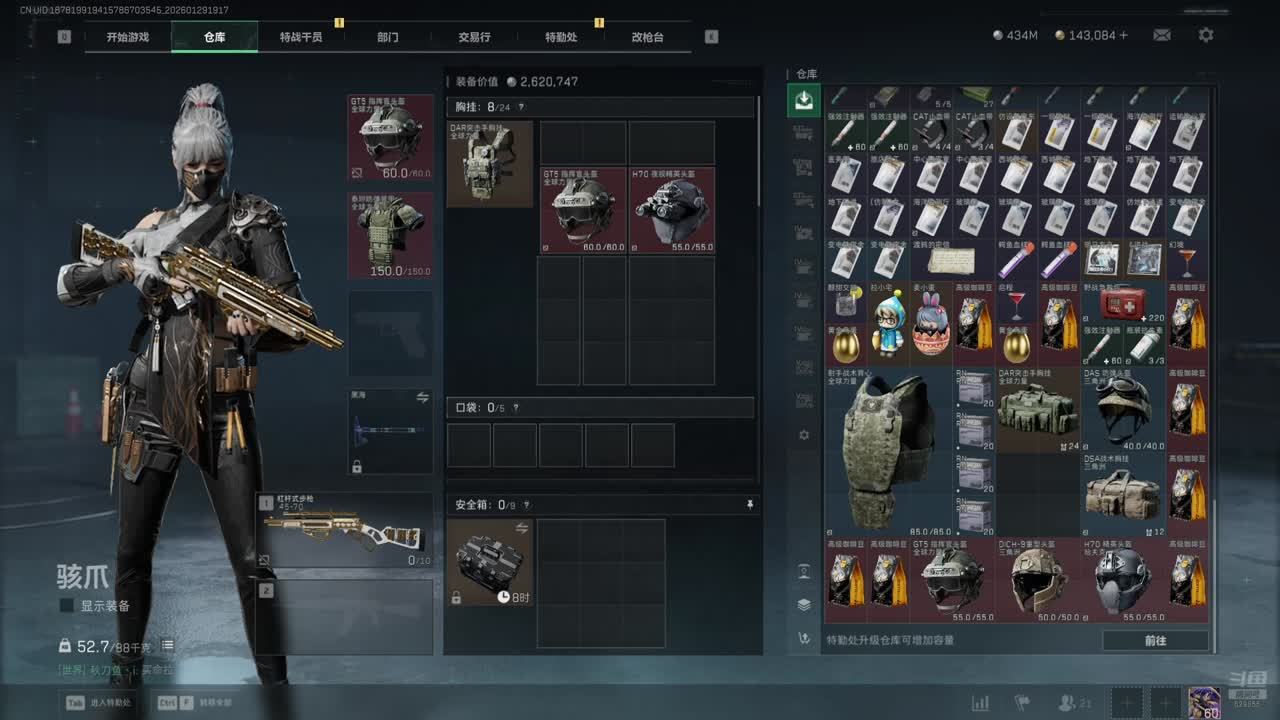Screen dimensions: 1280x720
Task: Select the safe box container slot
Action: pos(489,562)
